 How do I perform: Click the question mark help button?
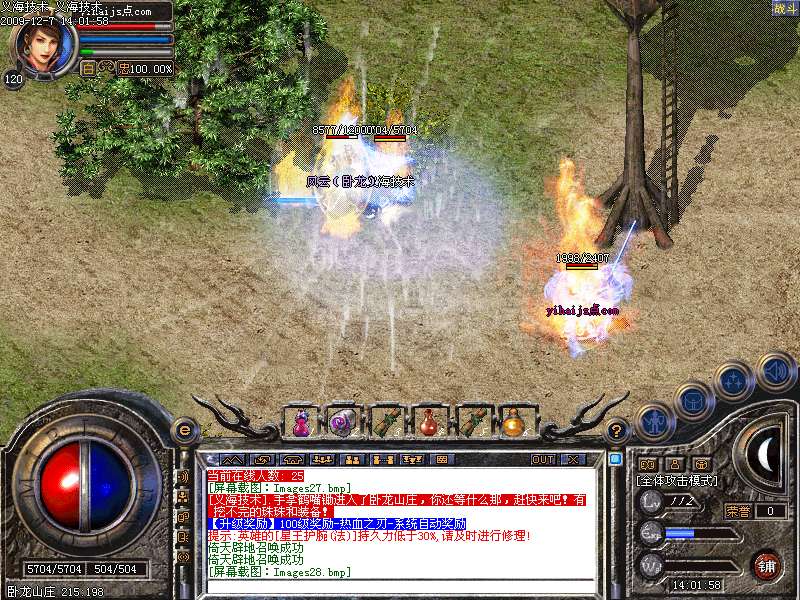tap(617, 431)
